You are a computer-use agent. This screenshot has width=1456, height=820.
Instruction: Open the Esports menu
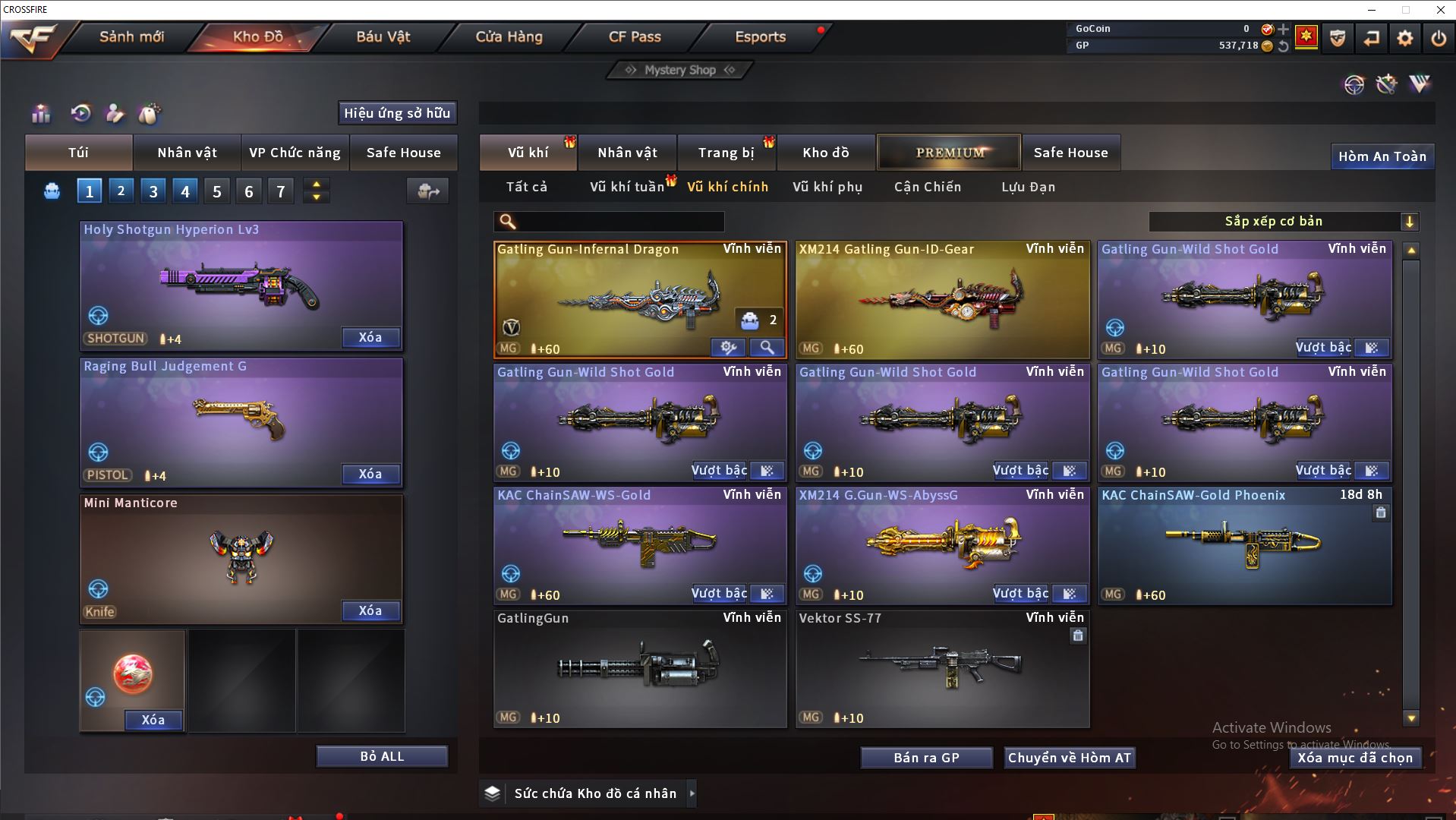(x=760, y=36)
